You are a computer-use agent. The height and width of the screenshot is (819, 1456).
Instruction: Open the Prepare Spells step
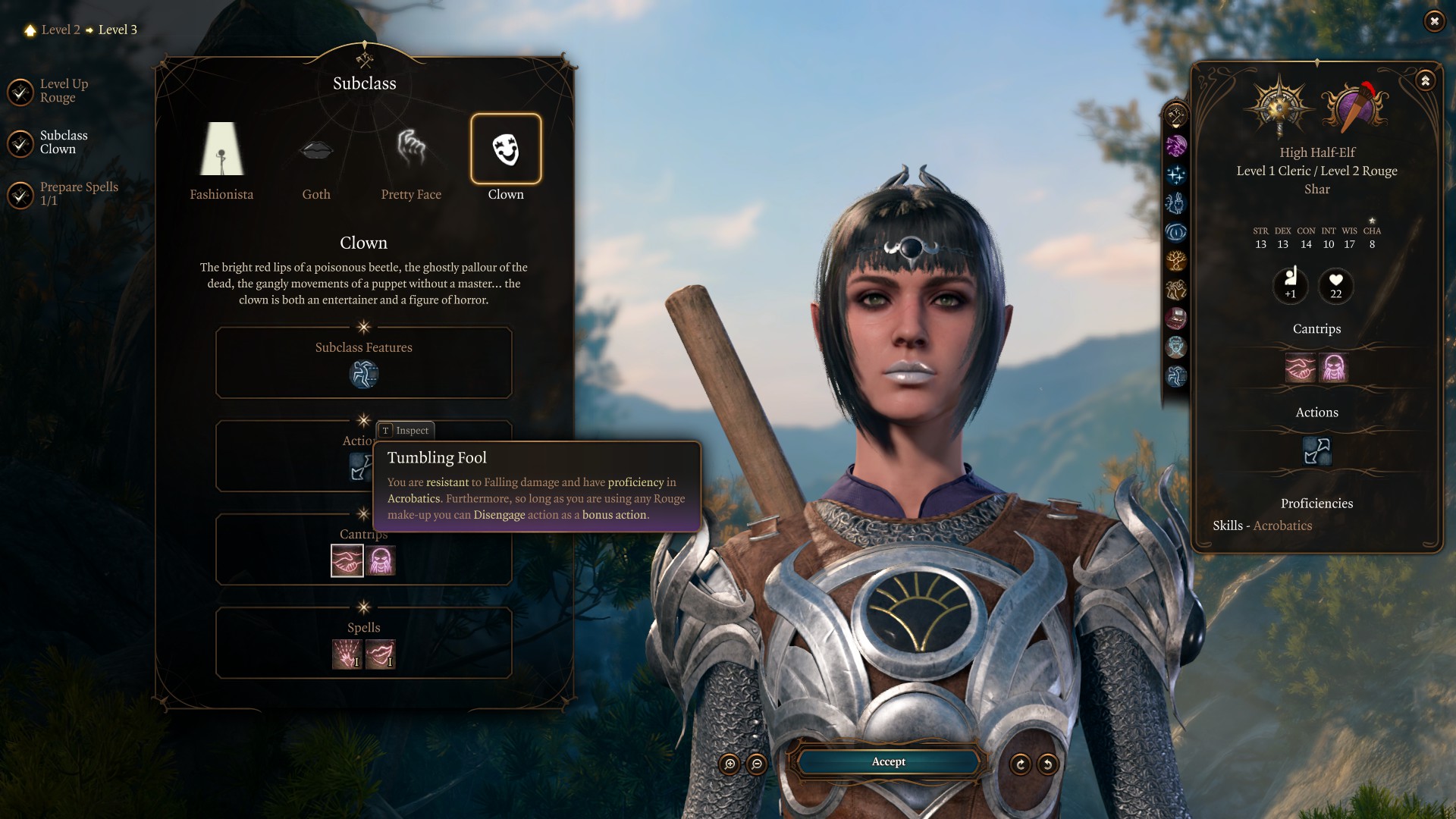point(20,195)
